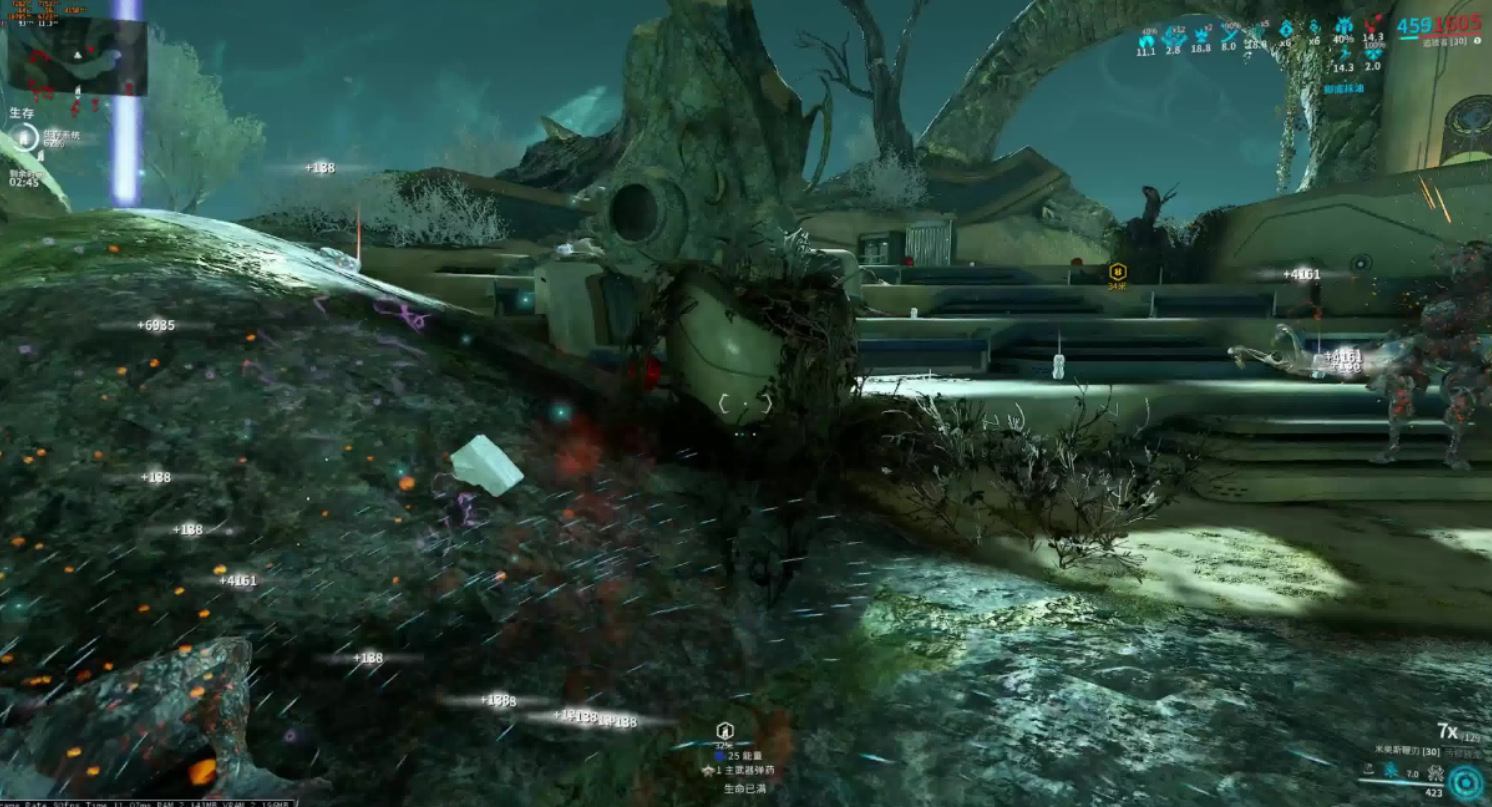Inspect the flame buff icon showing 11.1
1492x807 pixels.
coord(1146,39)
